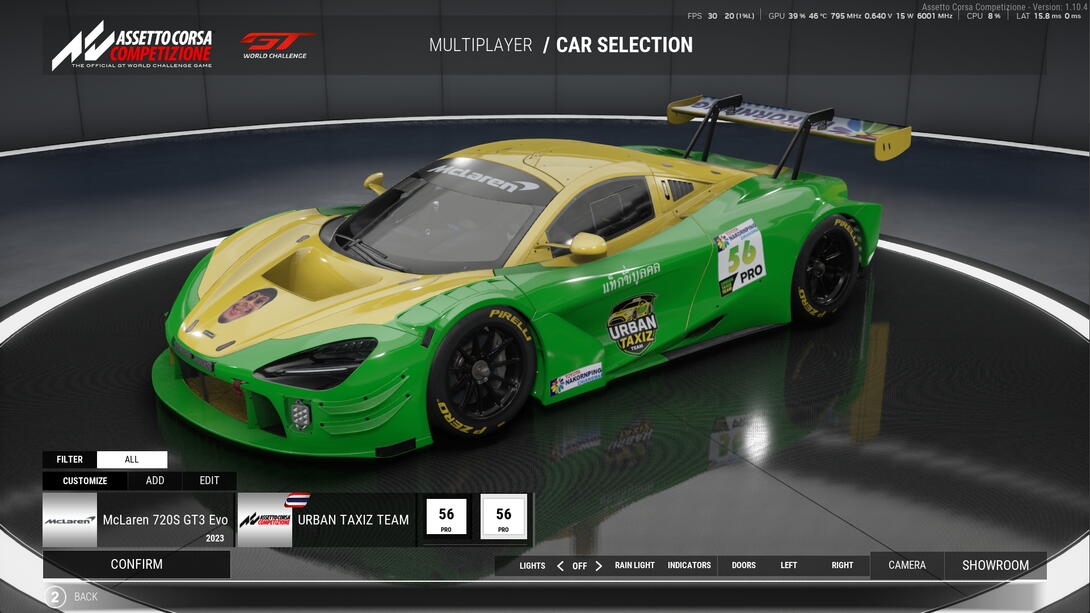Activate the Left indicator option

click(789, 566)
